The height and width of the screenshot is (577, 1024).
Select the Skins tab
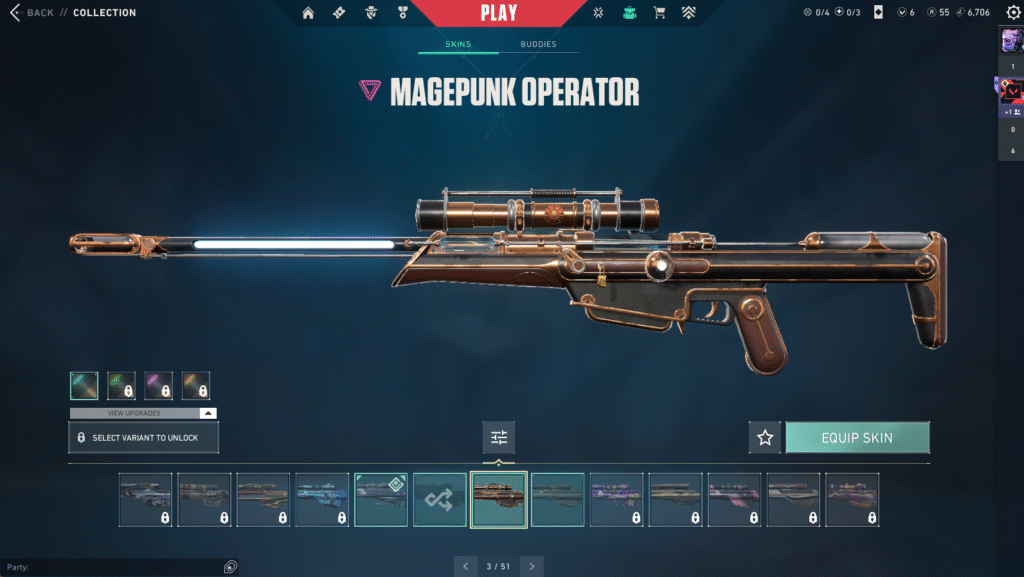[x=458, y=45]
